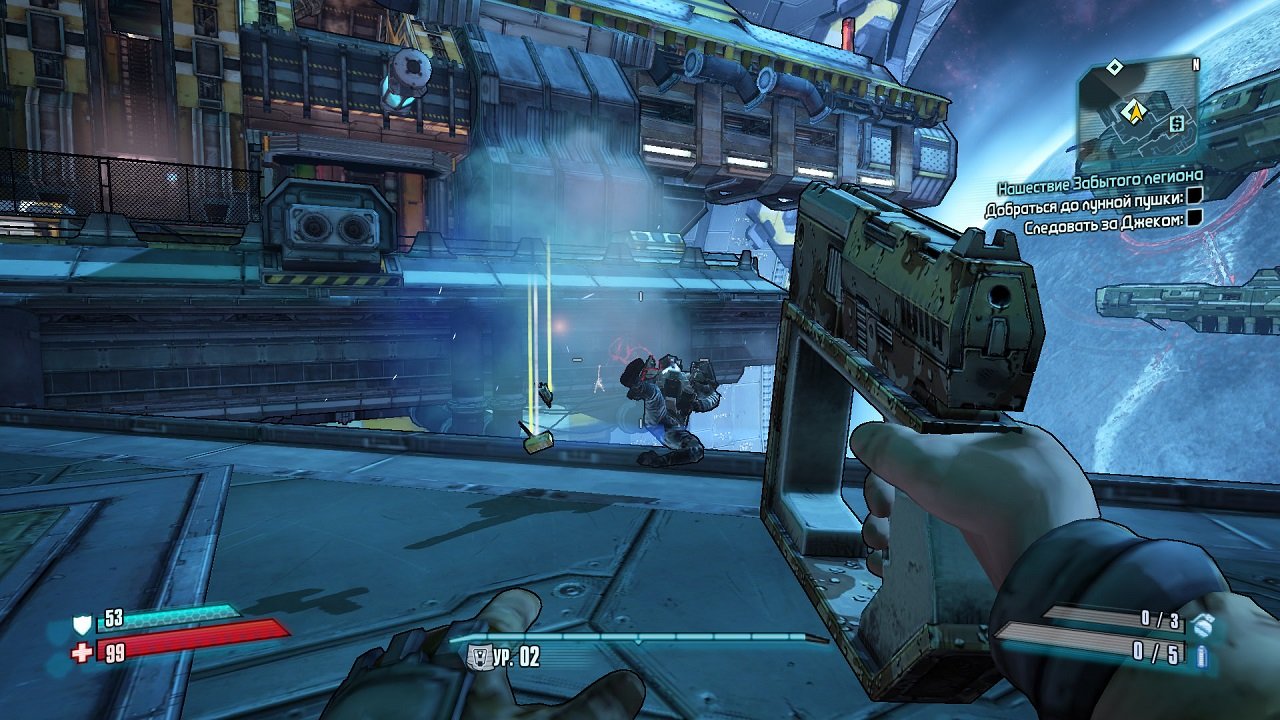The image size is (1280, 720).
Task: Click the 0/5 Oz counter label
Action: point(1158,652)
